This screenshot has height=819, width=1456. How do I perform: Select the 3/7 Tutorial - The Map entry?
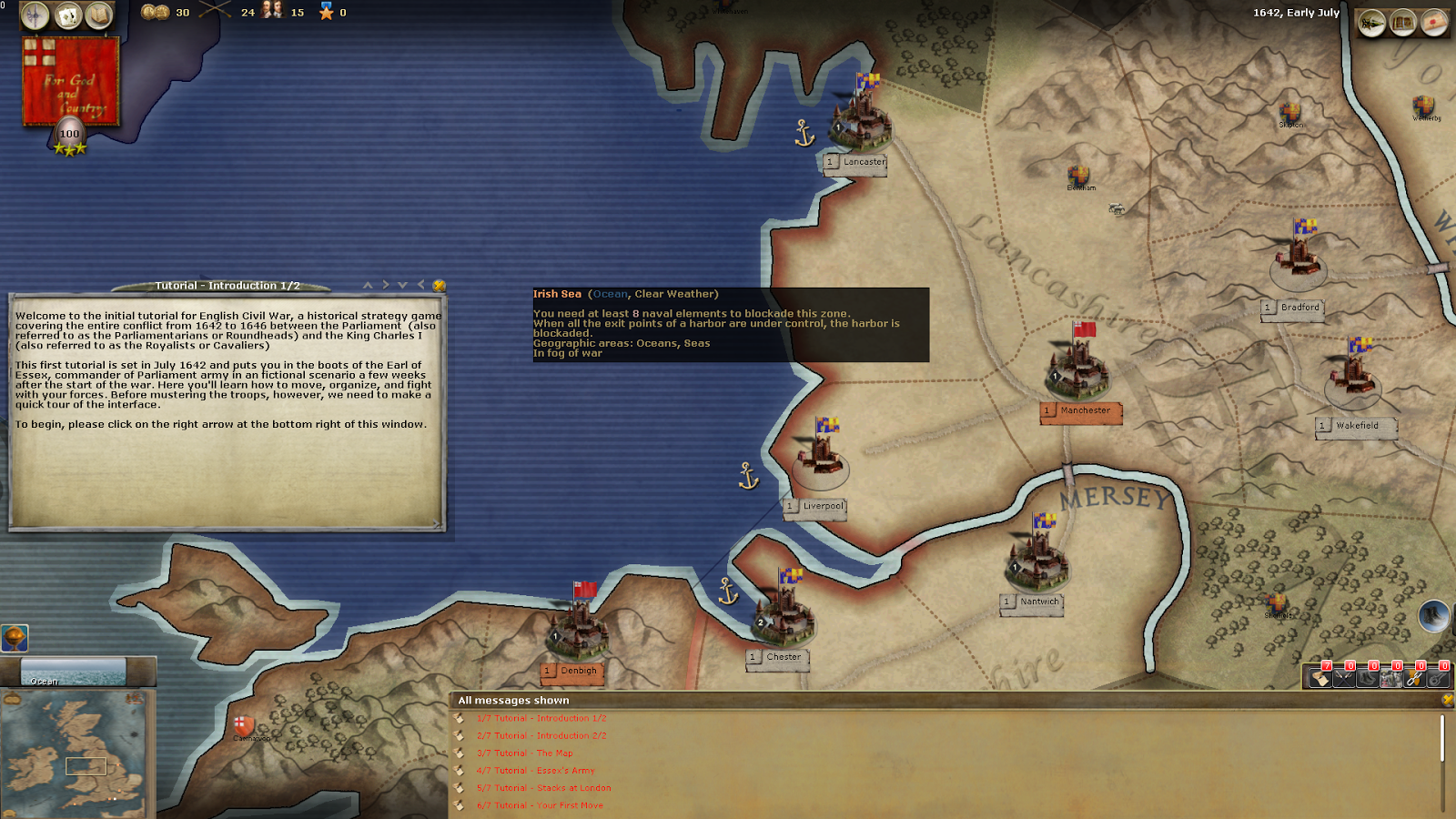point(526,753)
